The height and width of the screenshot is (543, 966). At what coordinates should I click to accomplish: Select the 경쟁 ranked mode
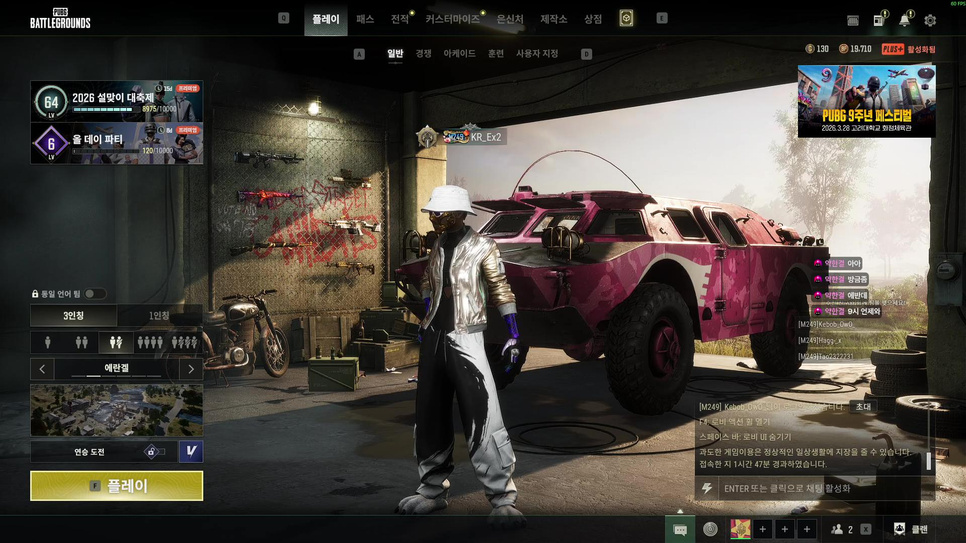pyautogui.click(x=424, y=53)
